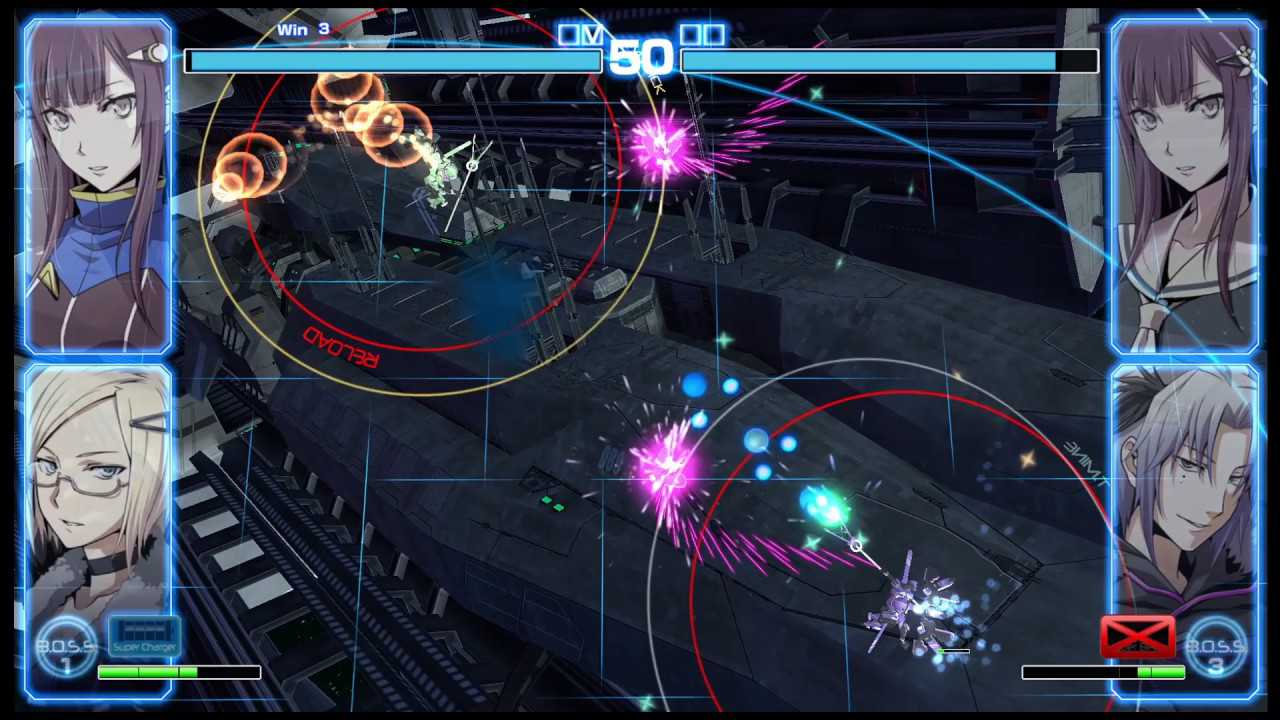Select the red crossed-out skill icon
The image size is (1280, 720).
coord(1137,637)
